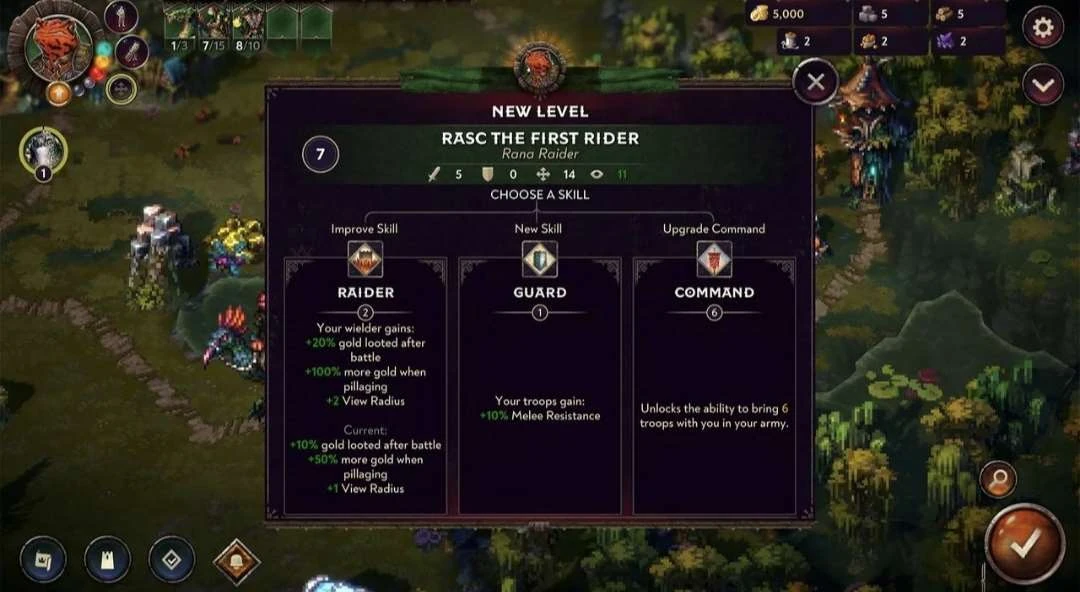Open the crown scroll menu button
This screenshot has height=592, width=1080.
point(43,559)
